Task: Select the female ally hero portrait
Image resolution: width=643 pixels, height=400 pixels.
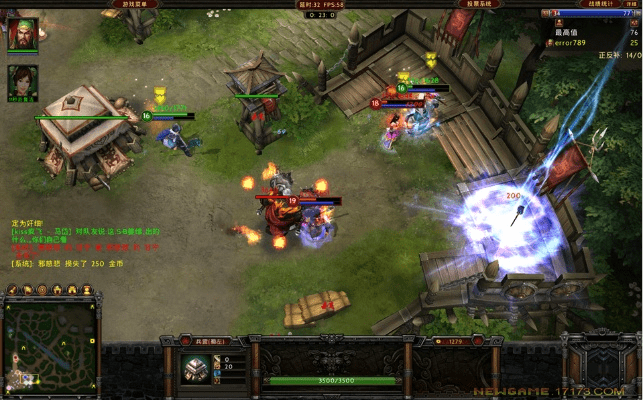Action: click(x=22, y=80)
